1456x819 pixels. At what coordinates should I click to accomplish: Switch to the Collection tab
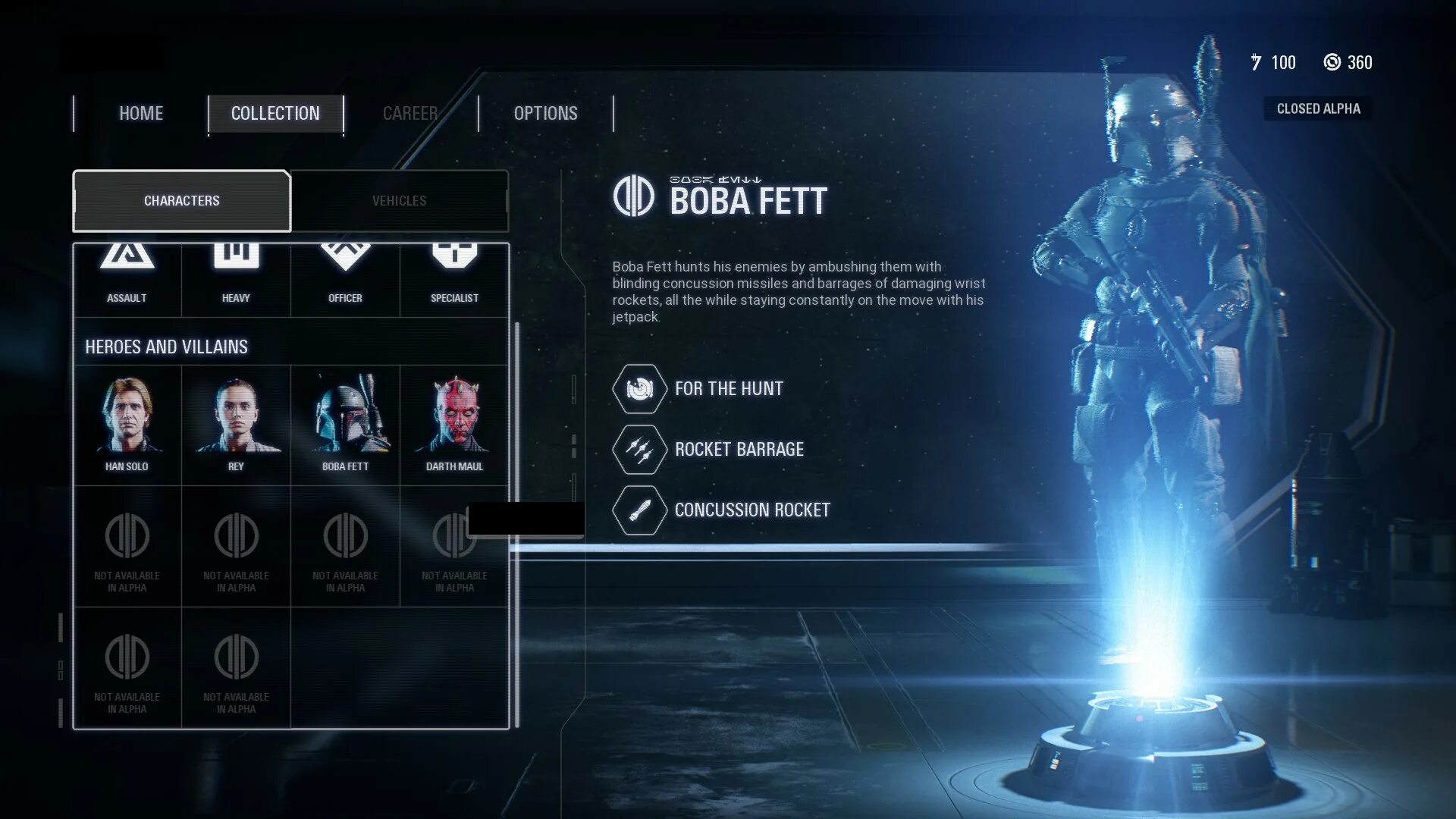(275, 114)
